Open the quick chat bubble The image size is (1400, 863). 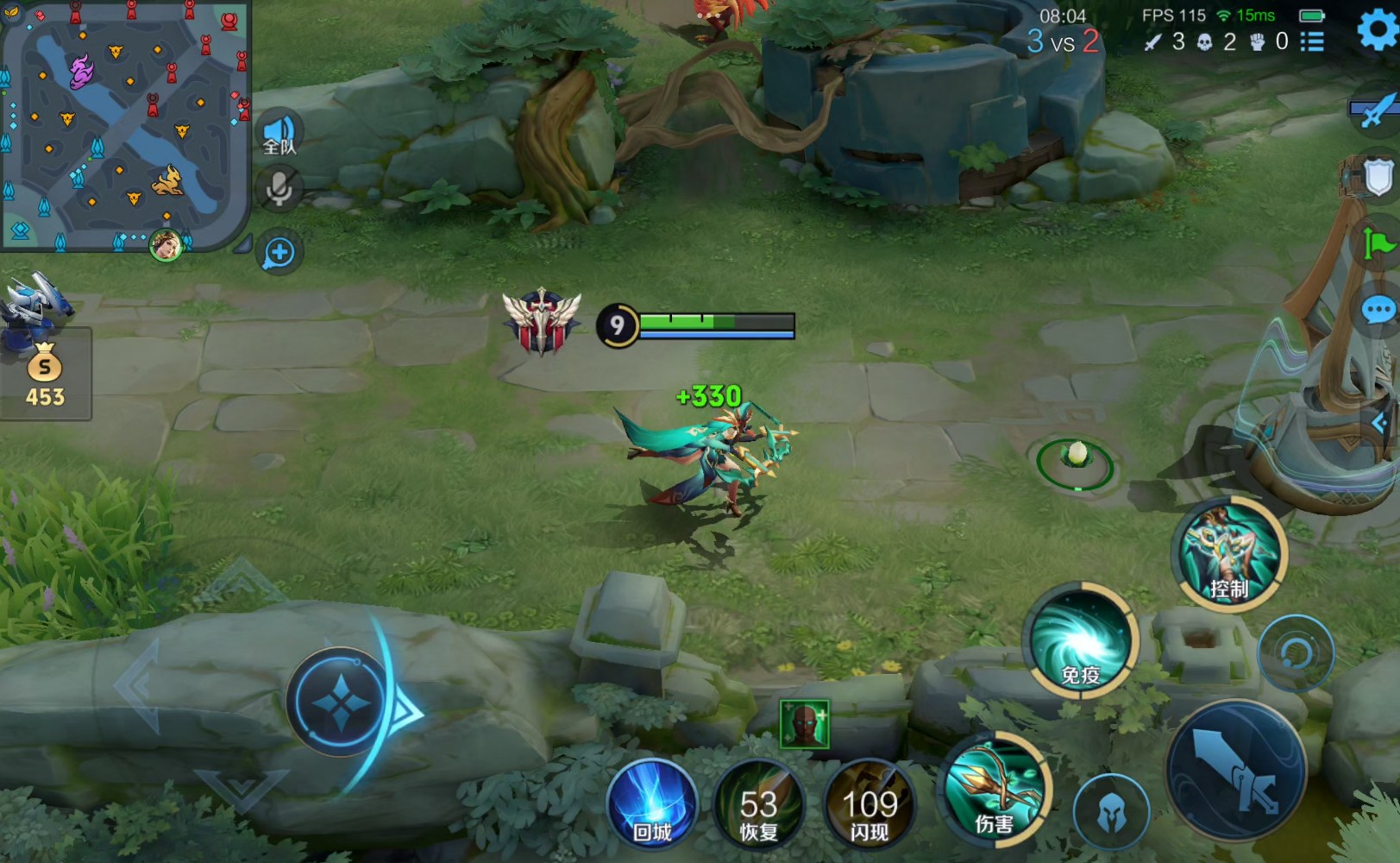click(1378, 309)
